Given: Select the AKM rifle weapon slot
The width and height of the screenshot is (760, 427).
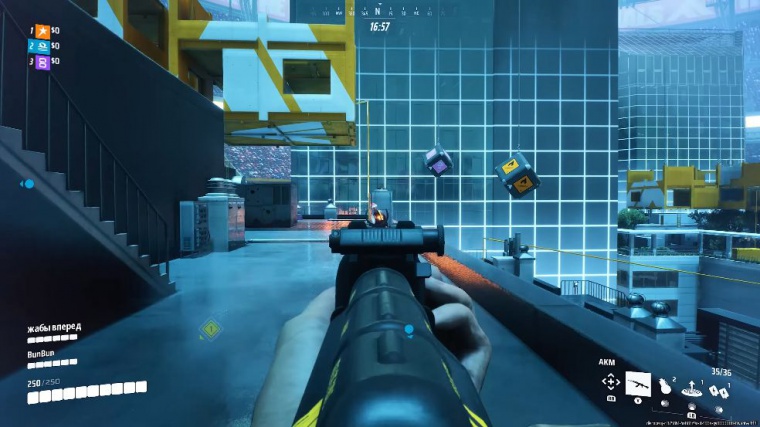Looking at the screenshot, I should 638,384.
